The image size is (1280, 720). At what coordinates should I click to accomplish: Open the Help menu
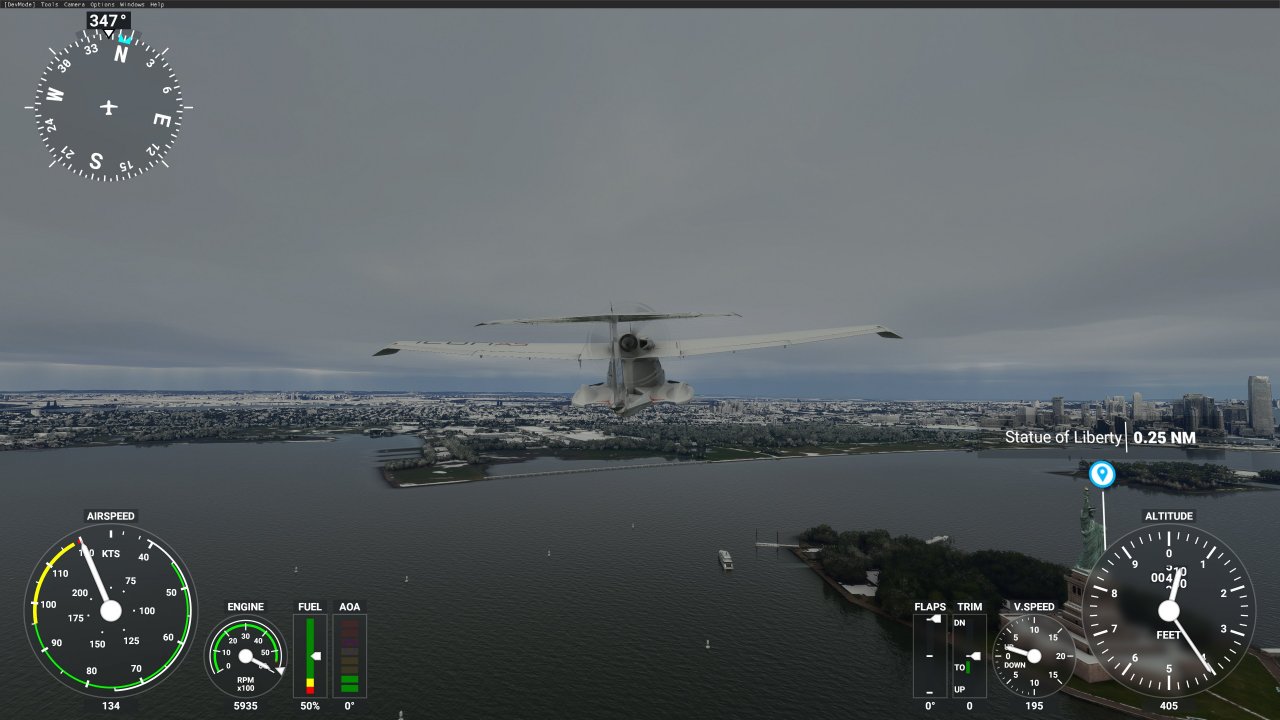157,4
